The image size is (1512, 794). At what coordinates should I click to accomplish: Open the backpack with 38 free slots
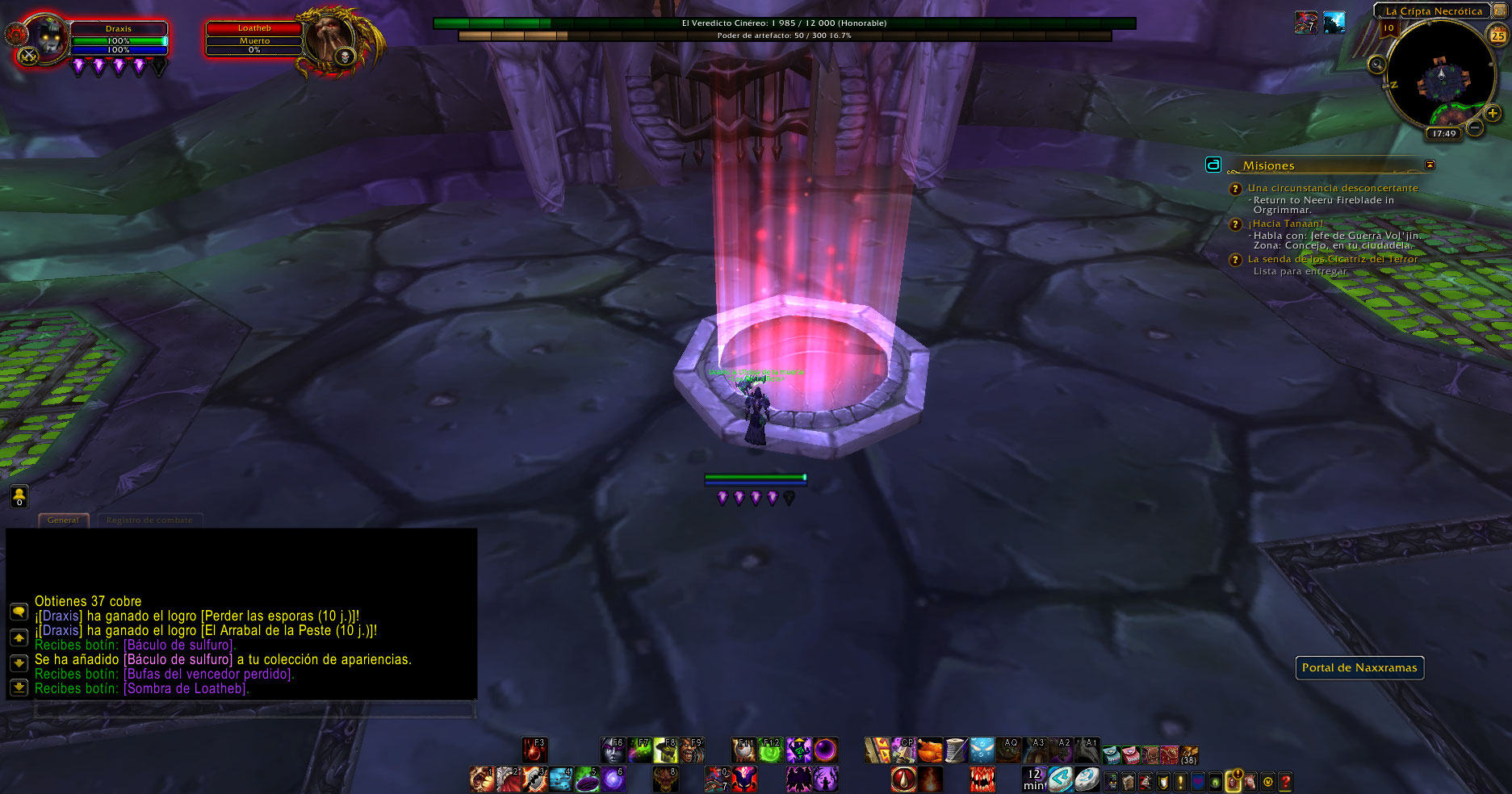(x=1189, y=754)
